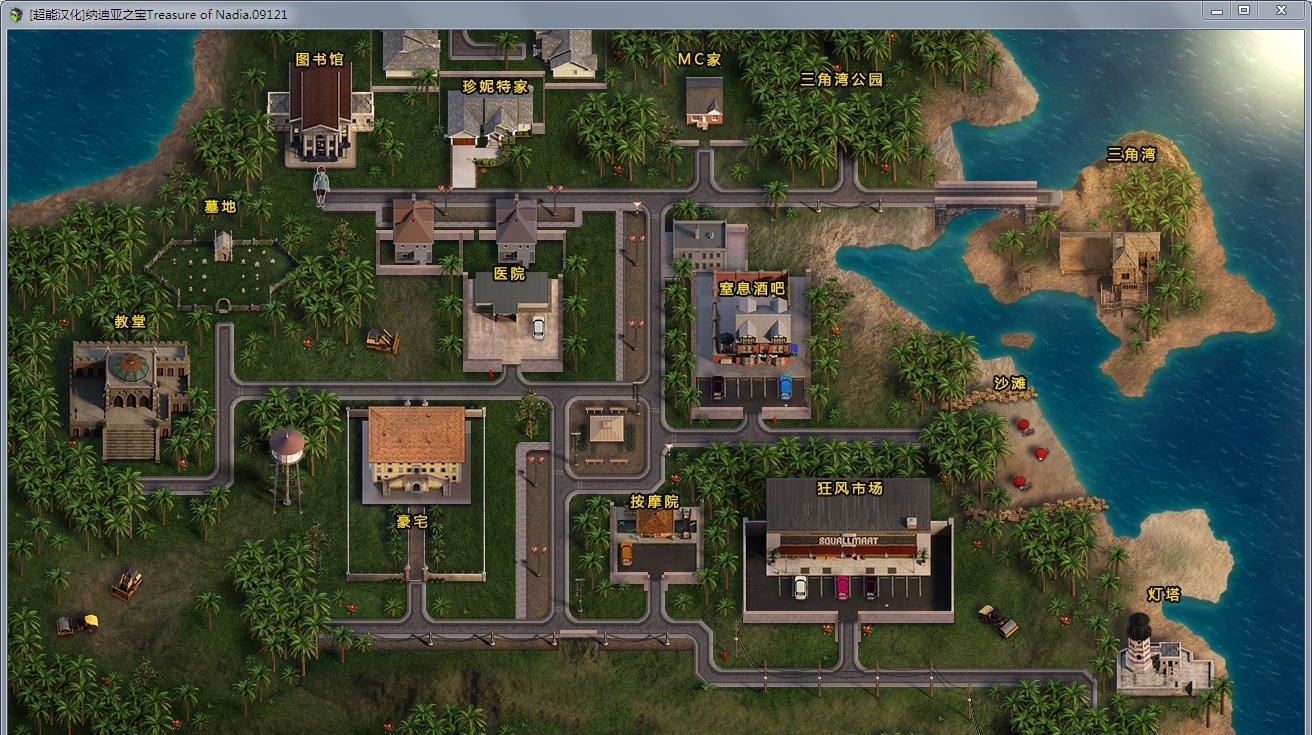
Task: Choose the 按摩院 map label
Action: click(x=654, y=501)
